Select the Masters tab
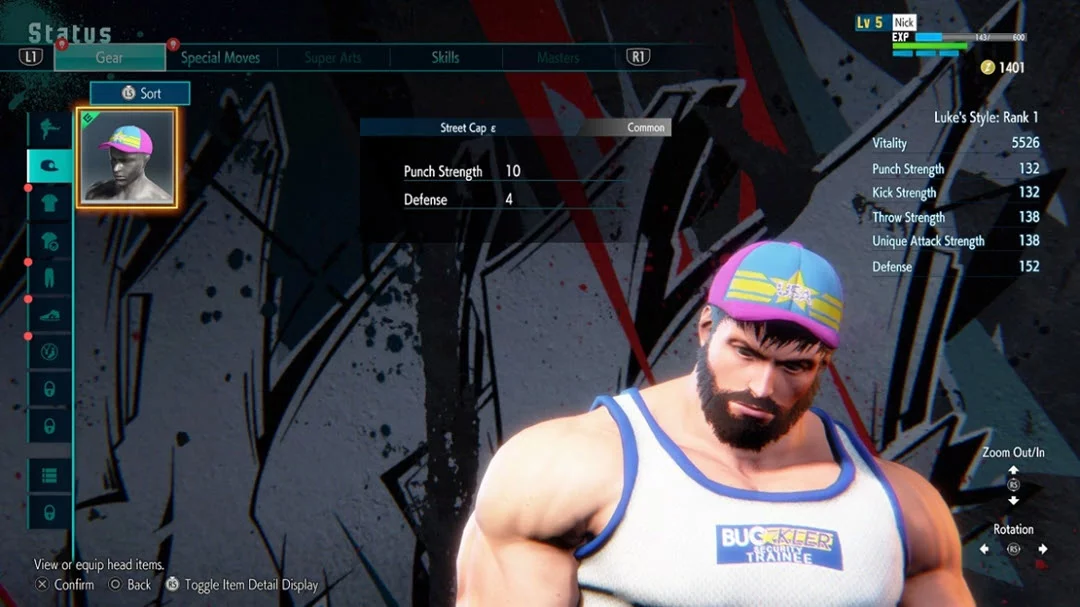 tap(557, 58)
